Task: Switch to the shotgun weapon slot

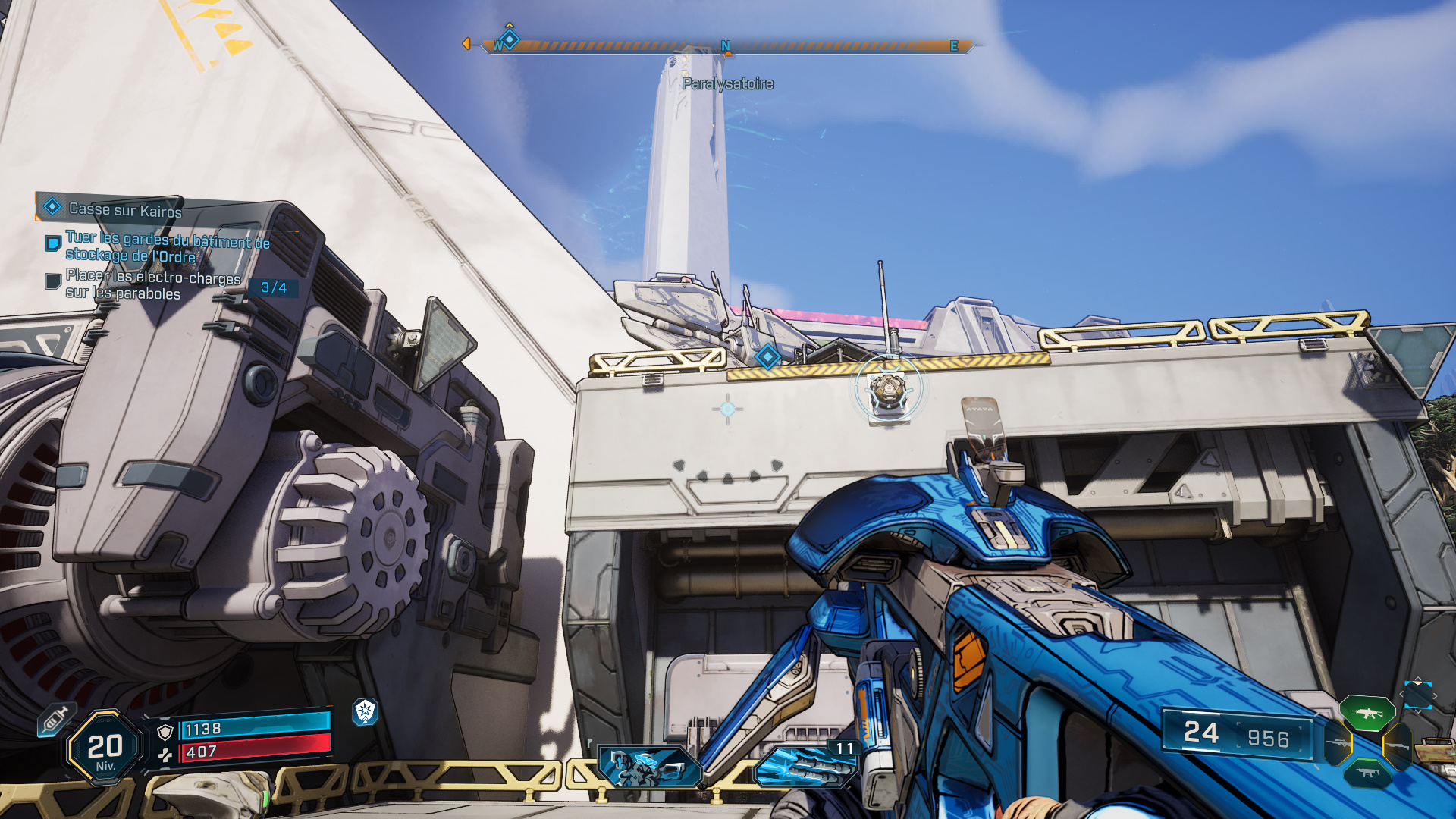Action: pyautogui.click(x=1397, y=746)
